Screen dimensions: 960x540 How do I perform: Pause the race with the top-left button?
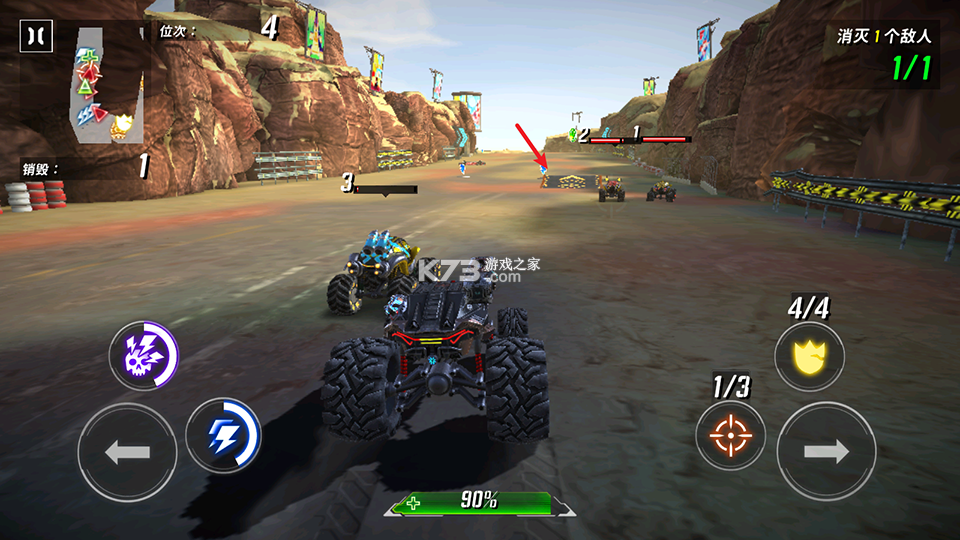coord(35,37)
